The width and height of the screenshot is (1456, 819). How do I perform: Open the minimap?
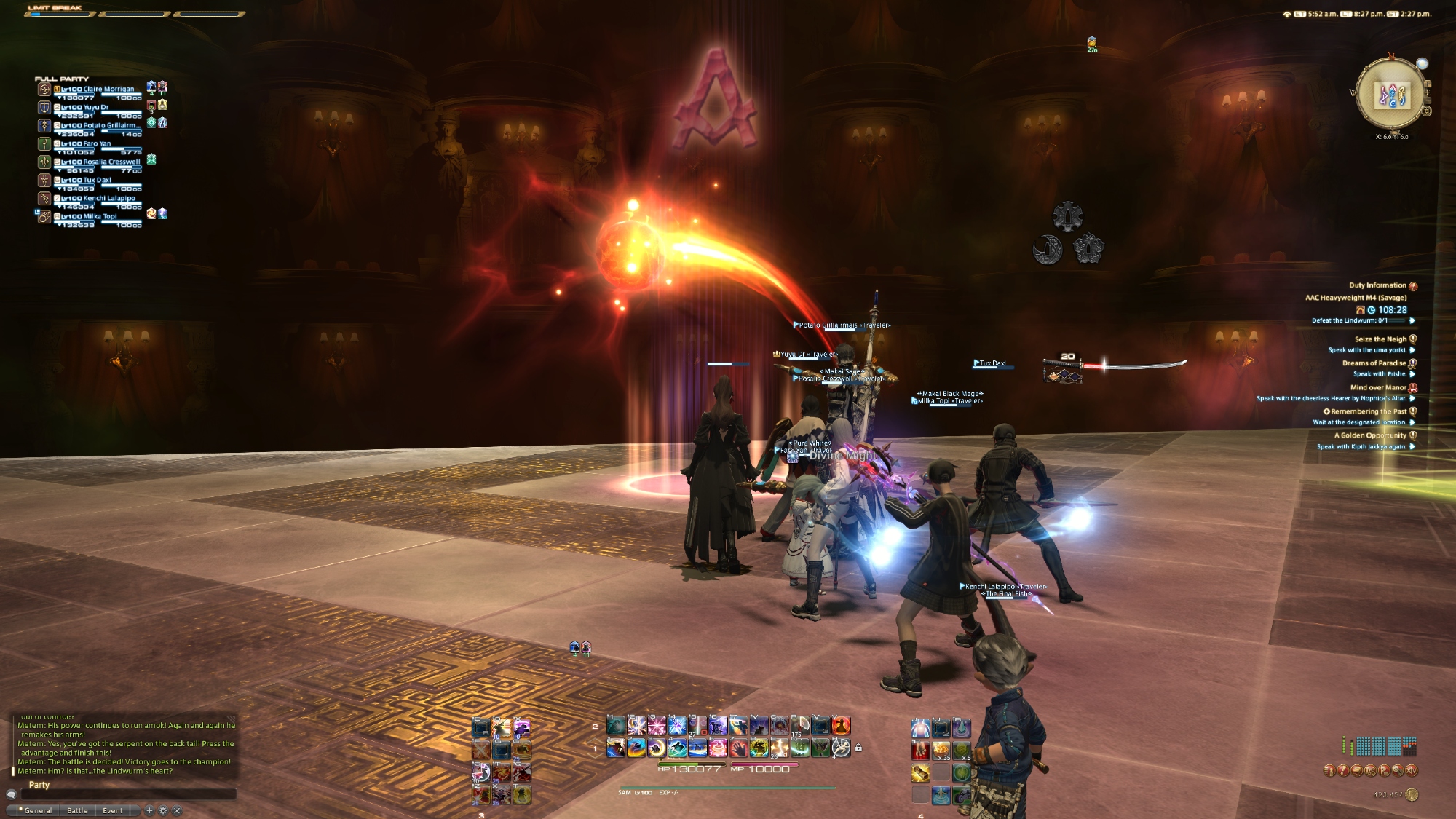coord(1391,95)
